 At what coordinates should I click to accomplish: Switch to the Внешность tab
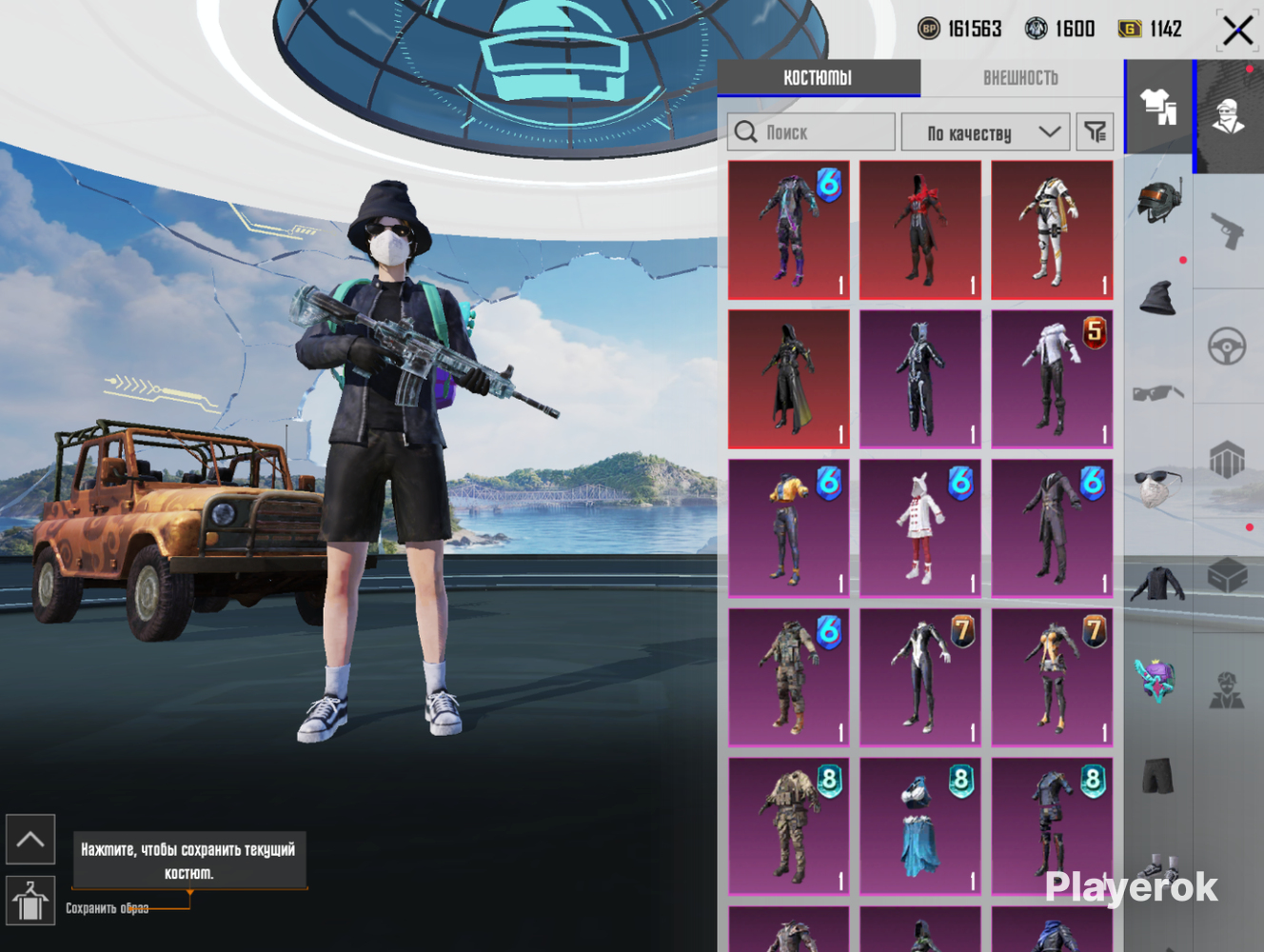1020,78
